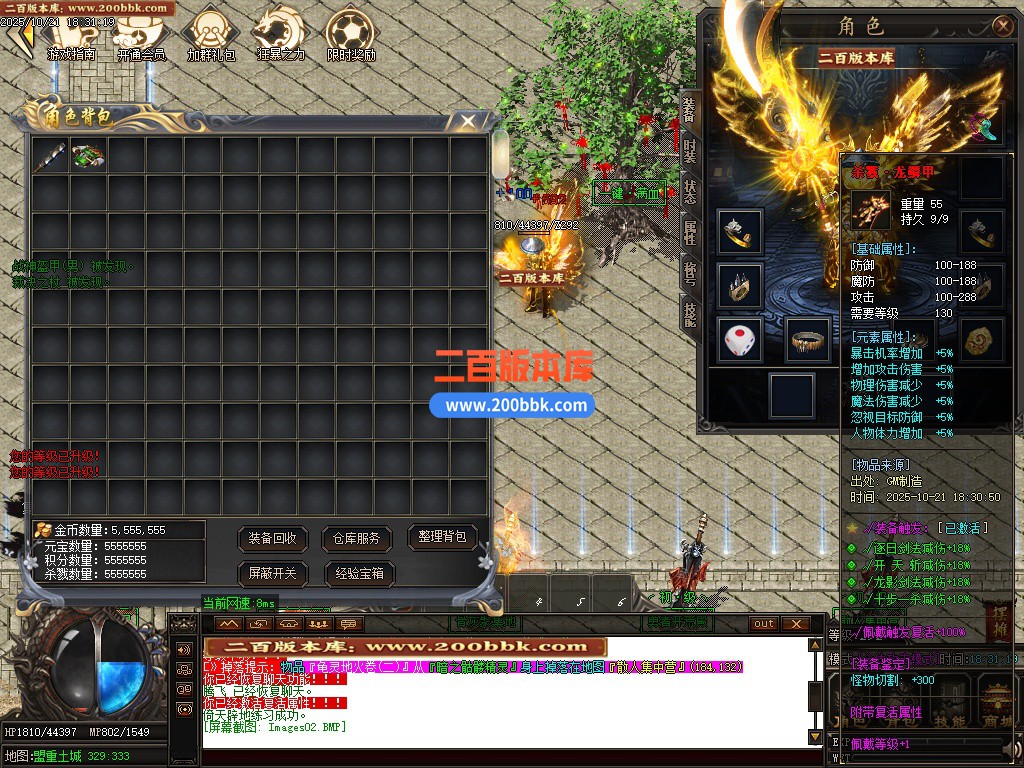Activate the 狂暴之力 dragon icon
The image size is (1024, 768).
[280, 34]
